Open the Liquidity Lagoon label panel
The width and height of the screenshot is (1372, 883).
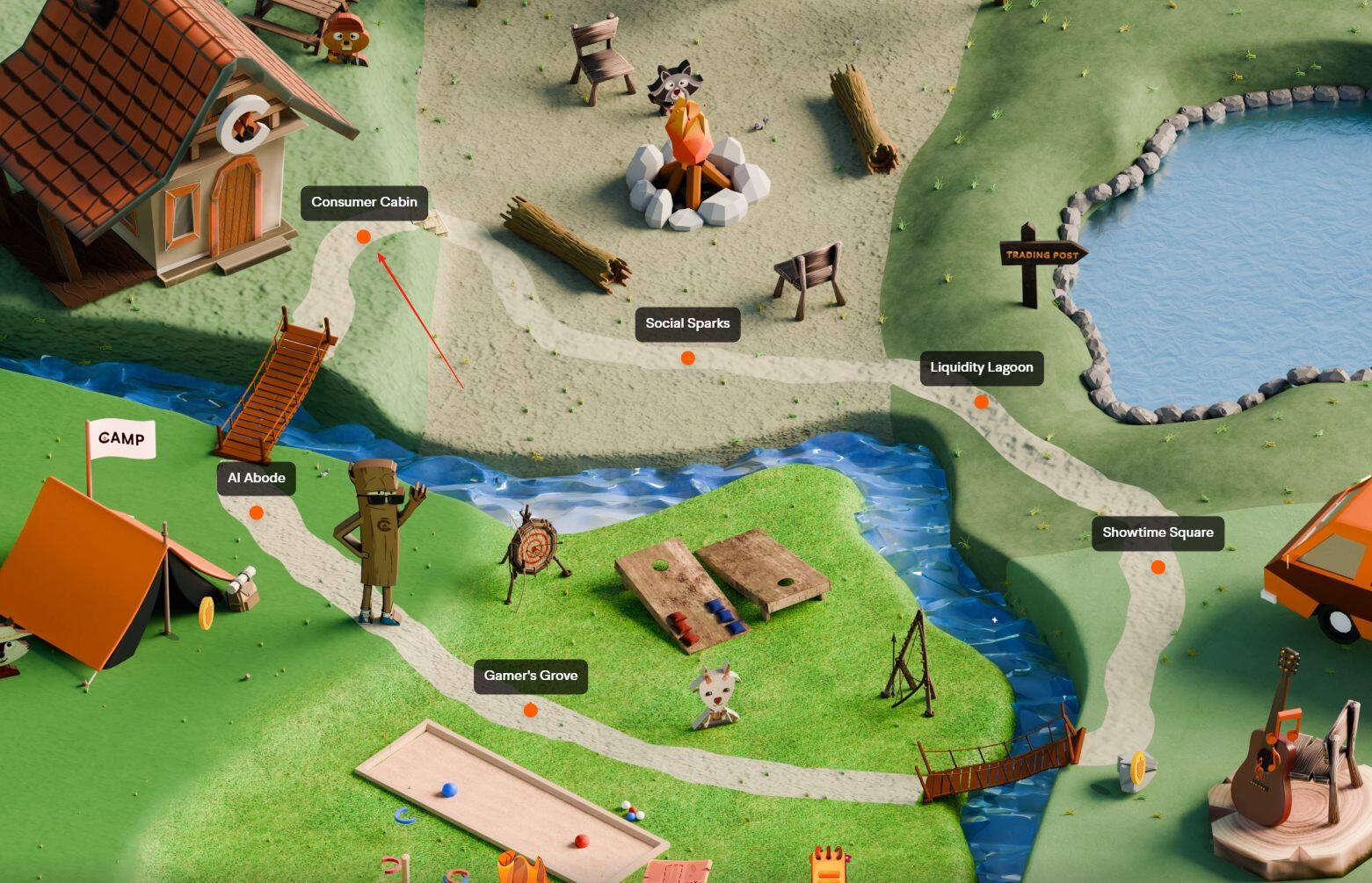pos(981,368)
